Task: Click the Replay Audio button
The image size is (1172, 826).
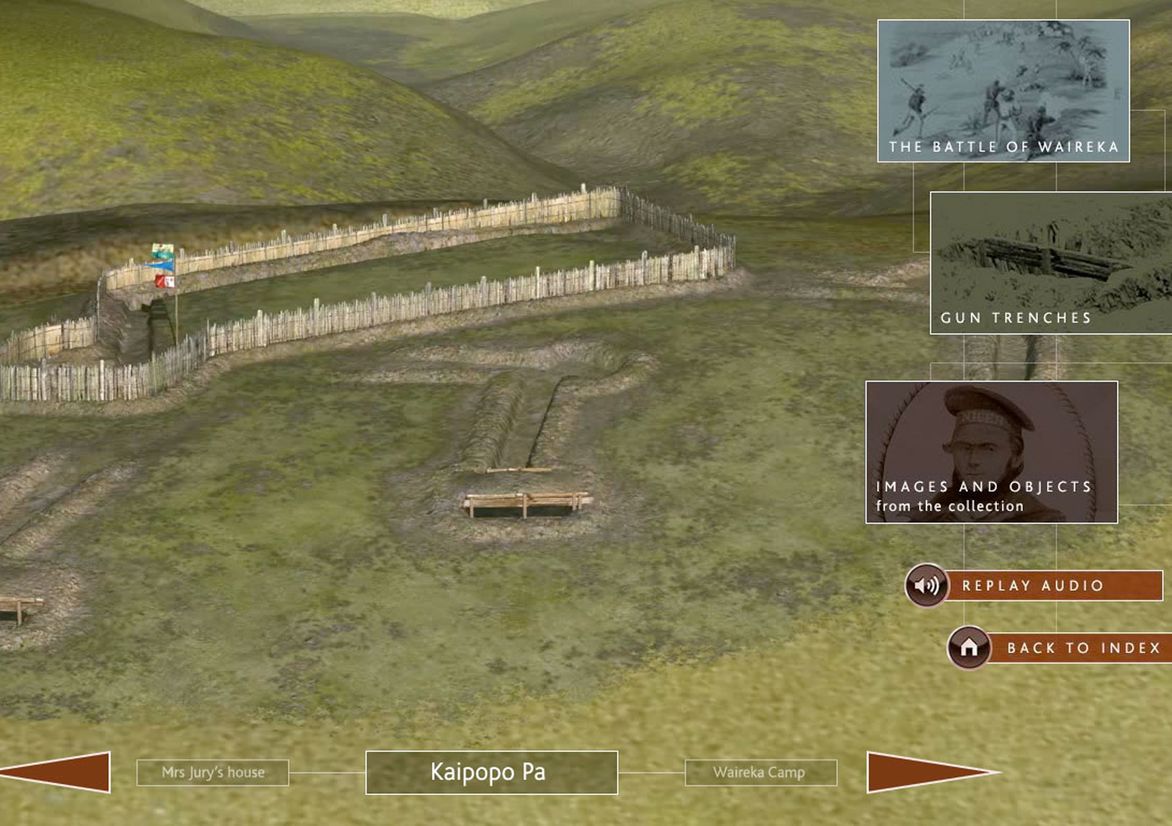Action: 1033,586
